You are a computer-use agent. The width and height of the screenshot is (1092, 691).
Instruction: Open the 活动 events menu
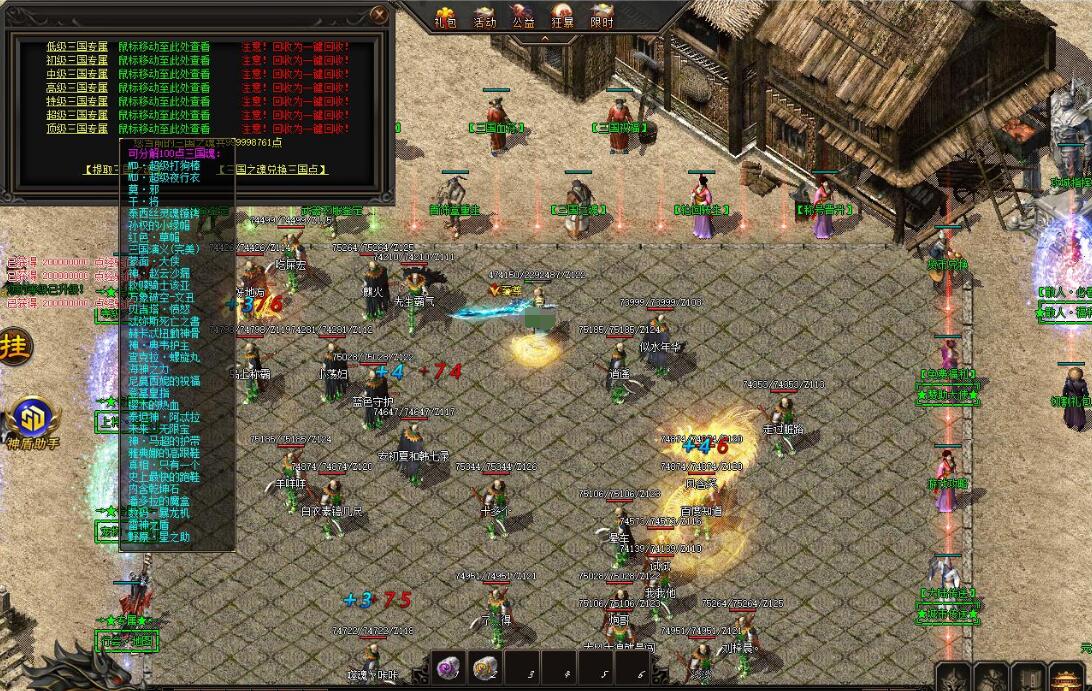coord(484,16)
